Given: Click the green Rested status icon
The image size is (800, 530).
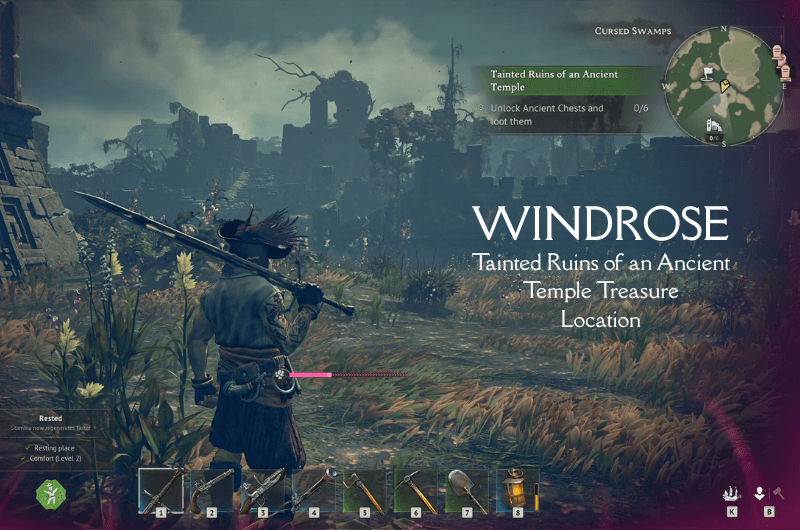Looking at the screenshot, I should point(50,494).
